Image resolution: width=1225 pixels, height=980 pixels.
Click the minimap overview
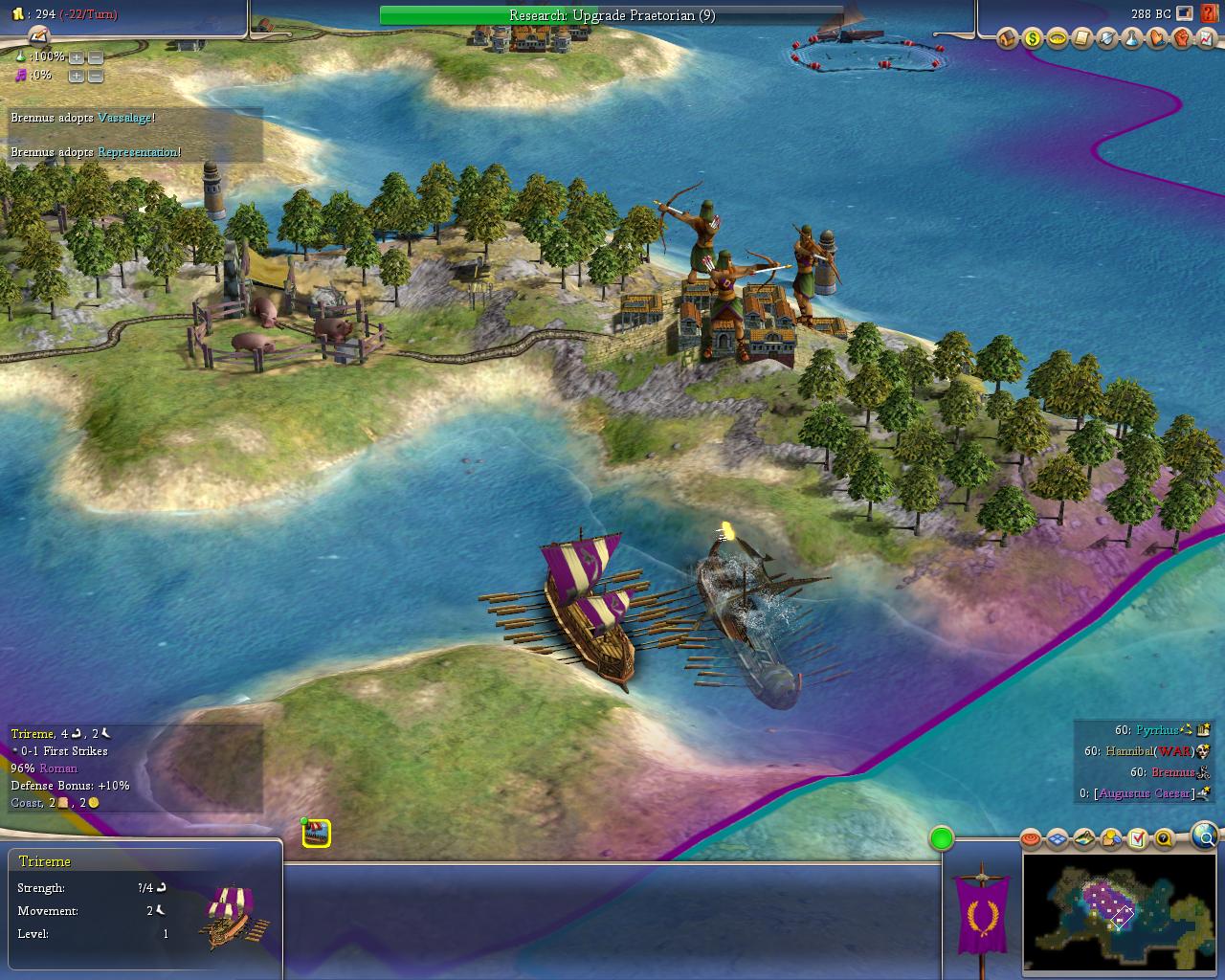pyautogui.click(x=1120, y=912)
